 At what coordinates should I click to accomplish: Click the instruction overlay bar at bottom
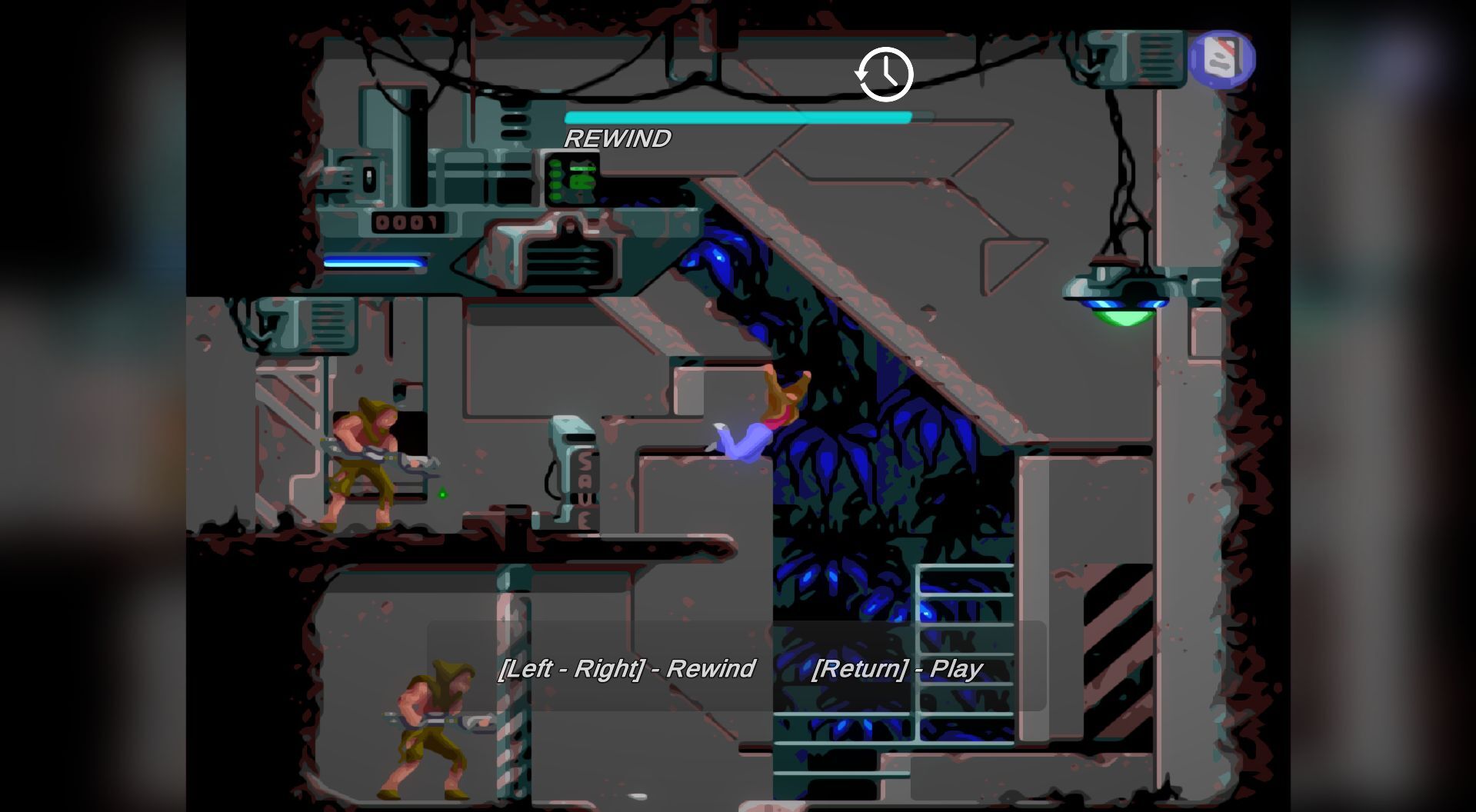point(738,669)
